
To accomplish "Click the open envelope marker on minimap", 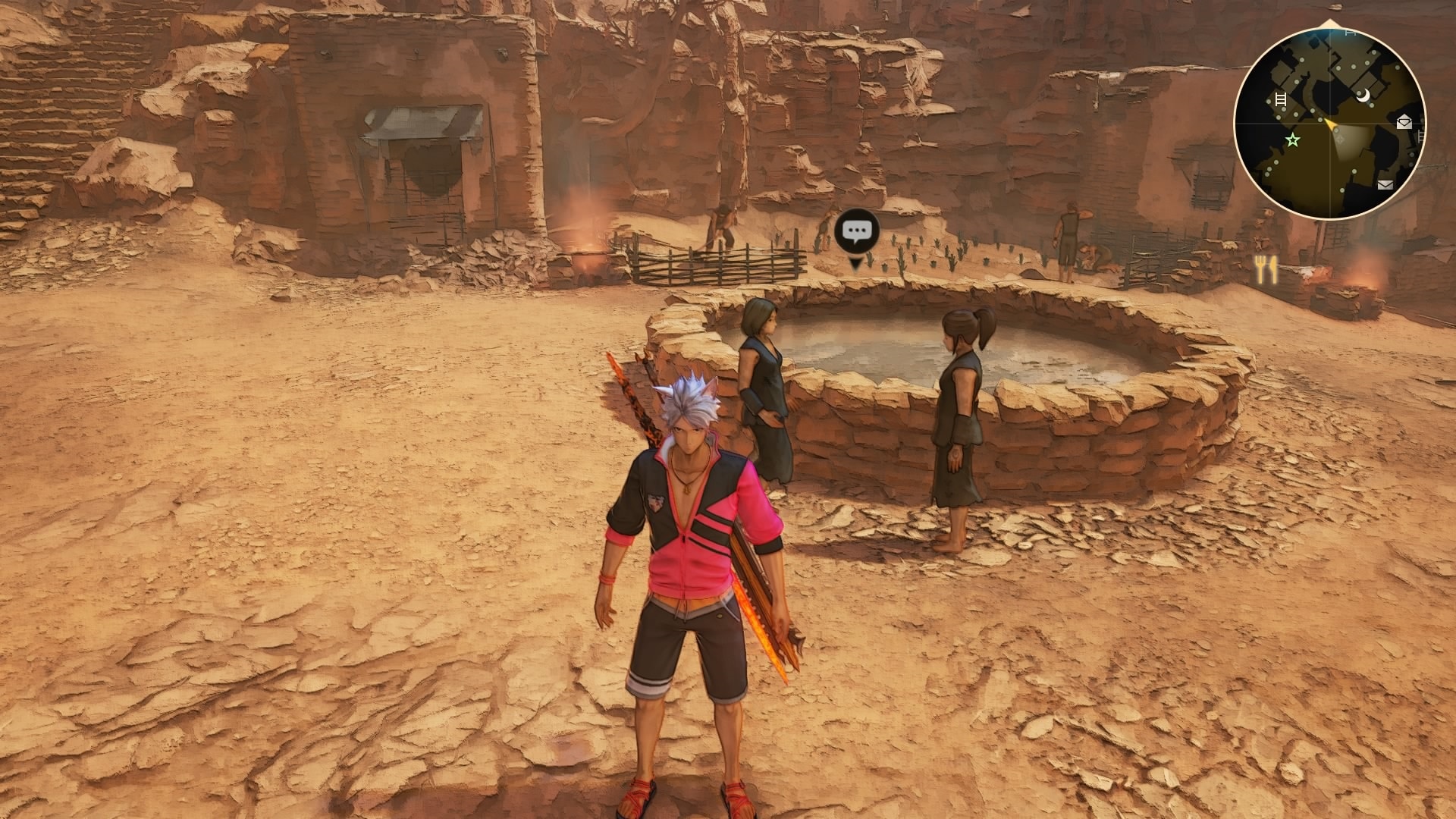I will click(1403, 121).
